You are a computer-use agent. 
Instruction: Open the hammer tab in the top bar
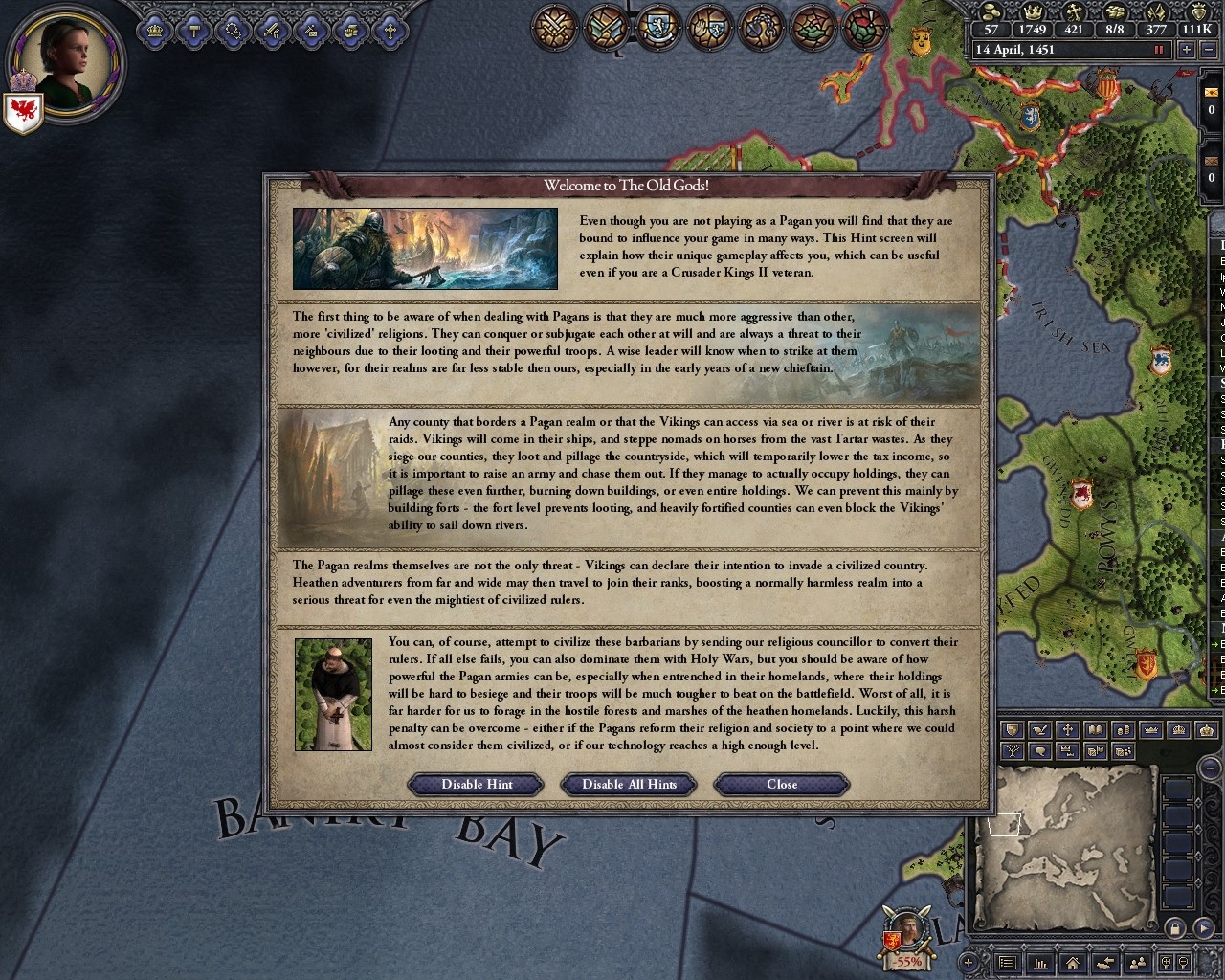pyautogui.click(x=193, y=31)
